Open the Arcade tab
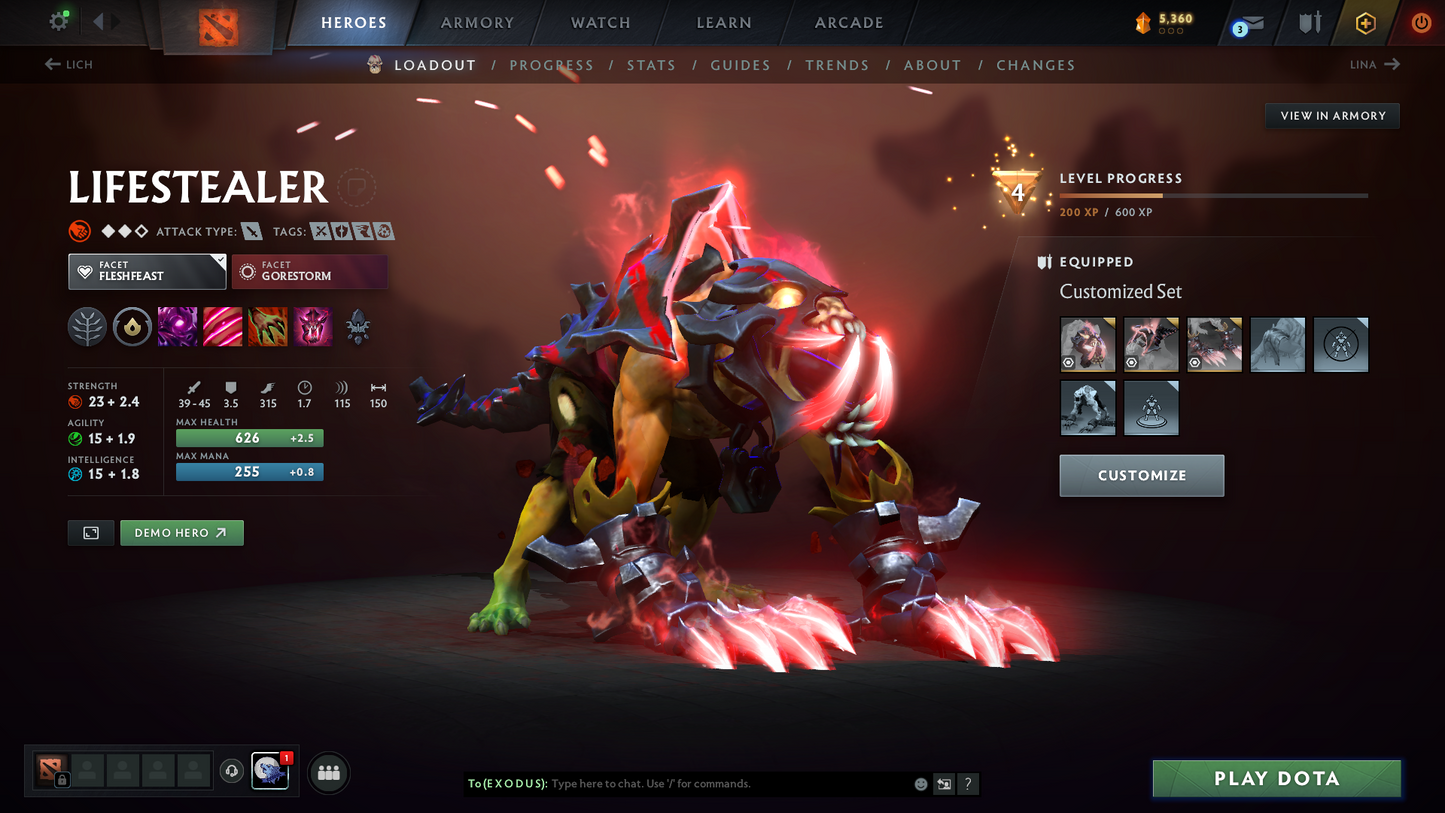Screen dimensions: 1445x813 pyautogui.click(x=848, y=23)
